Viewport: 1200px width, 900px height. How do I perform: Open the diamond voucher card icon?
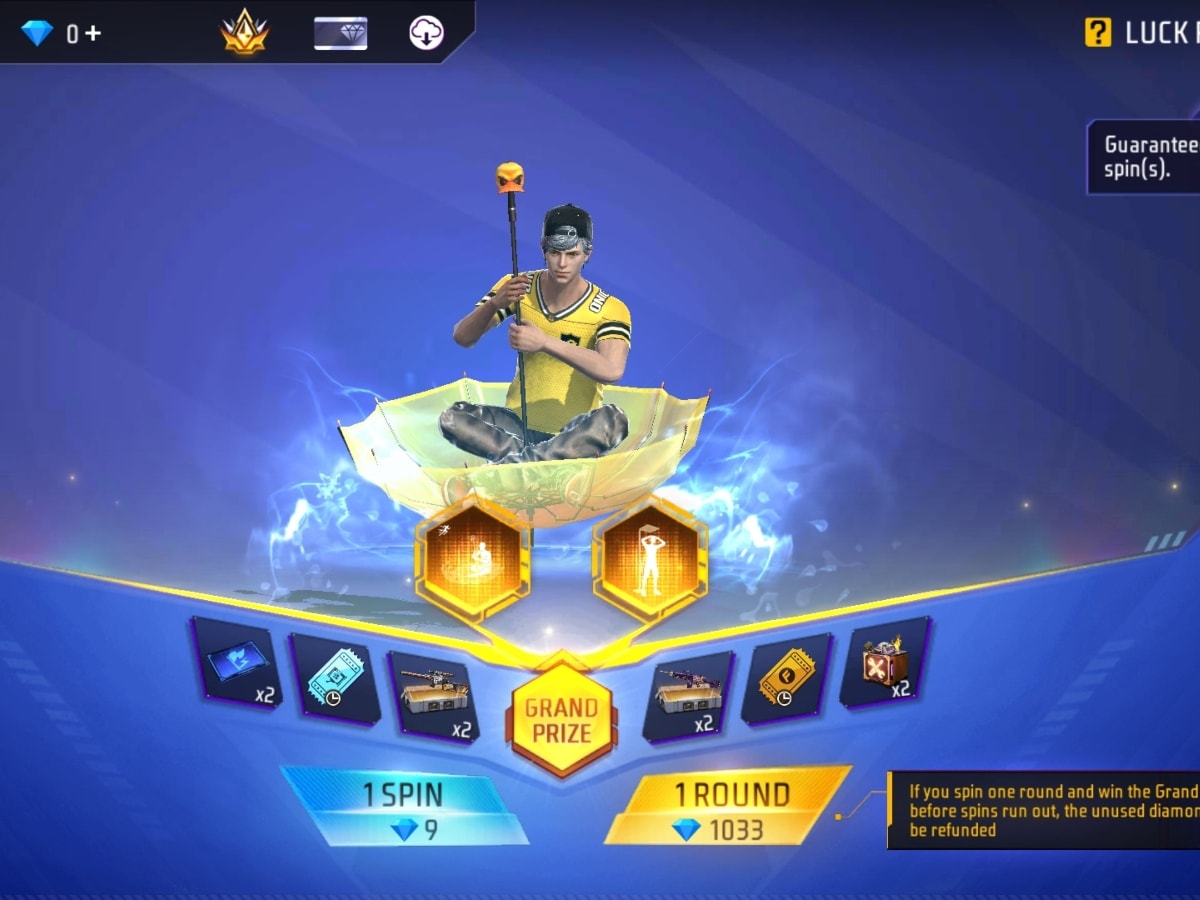click(341, 33)
